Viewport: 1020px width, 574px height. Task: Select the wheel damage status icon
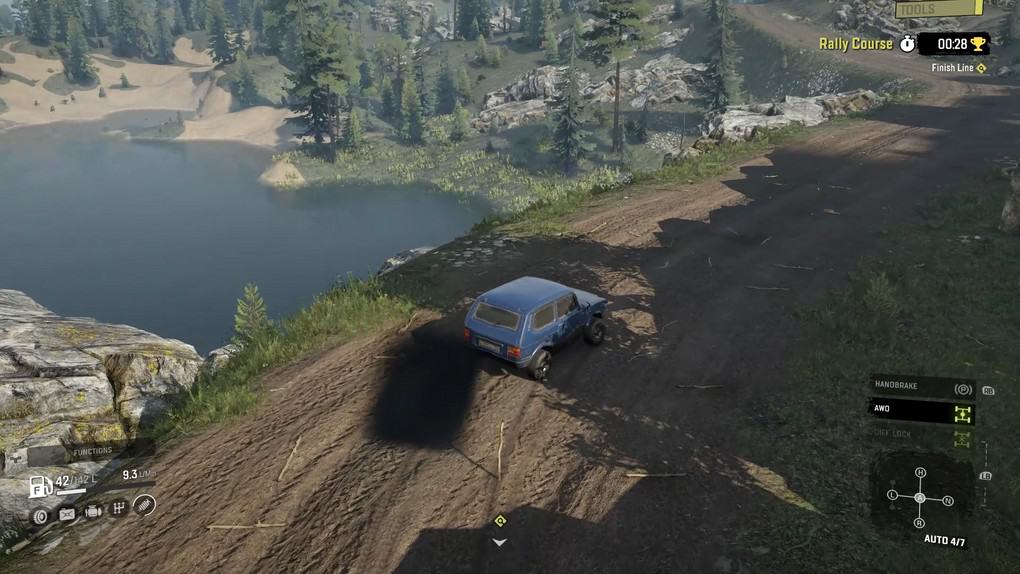40,516
